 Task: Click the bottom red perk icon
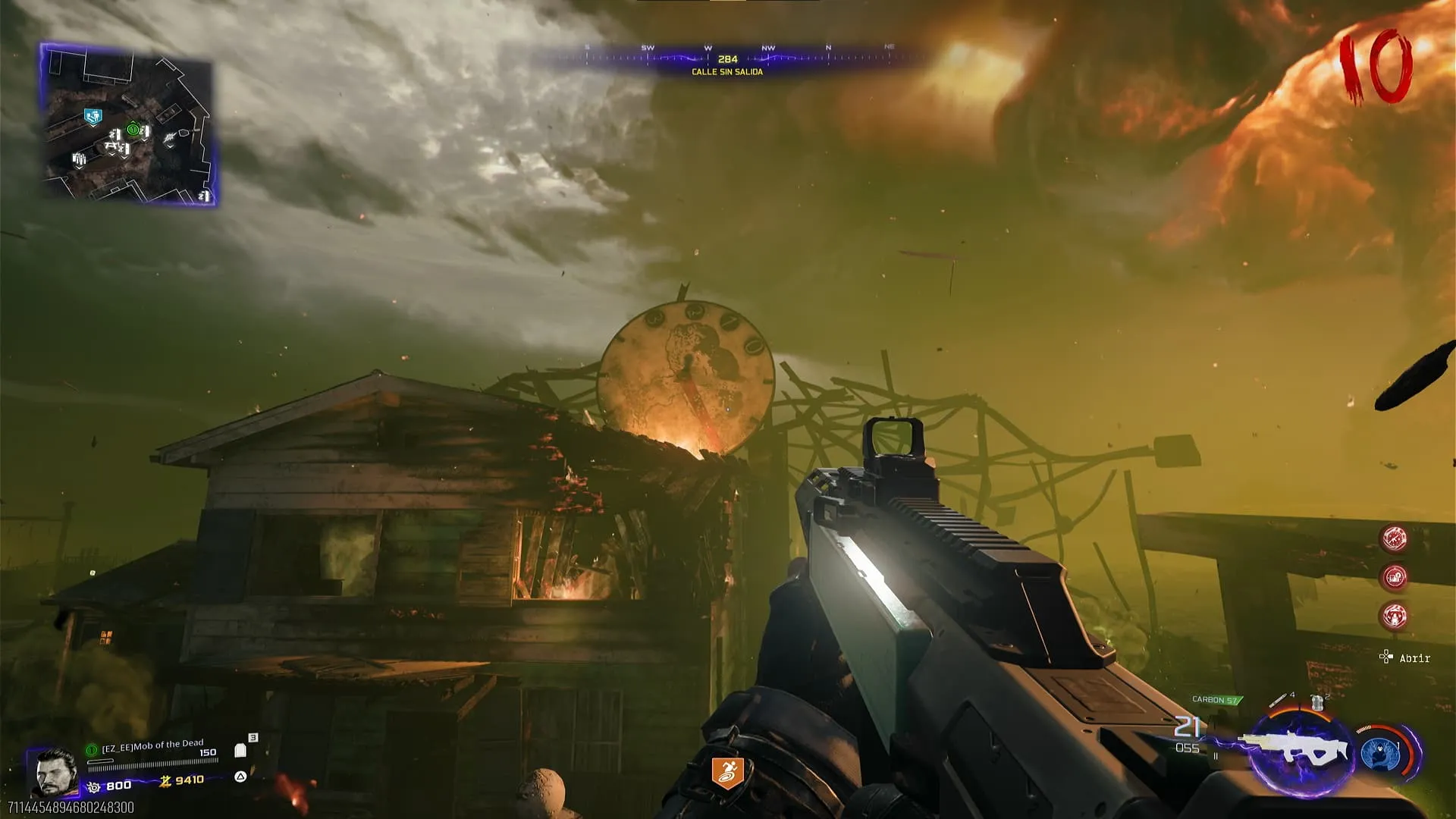pos(1395,617)
